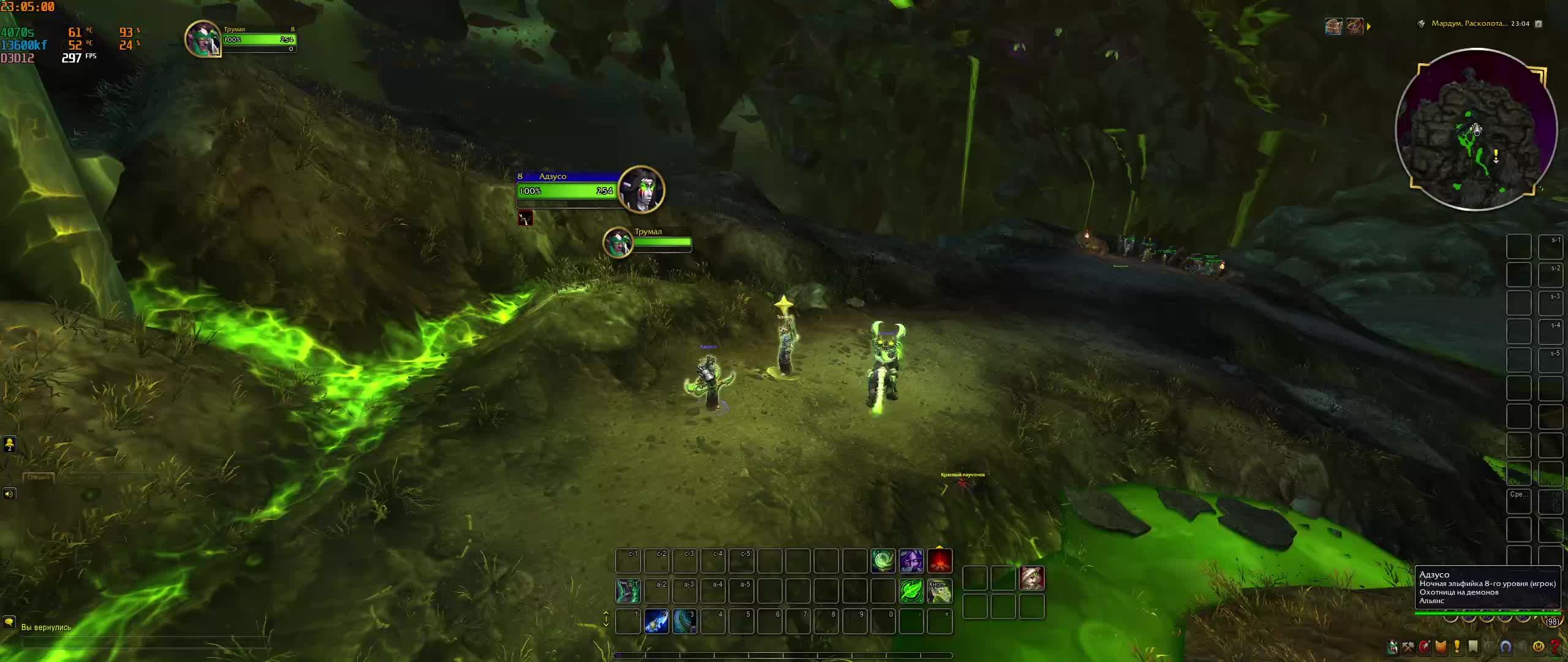The height and width of the screenshot is (662, 1568).
Task: Select the Адзусо target portrait frame
Action: click(641, 189)
